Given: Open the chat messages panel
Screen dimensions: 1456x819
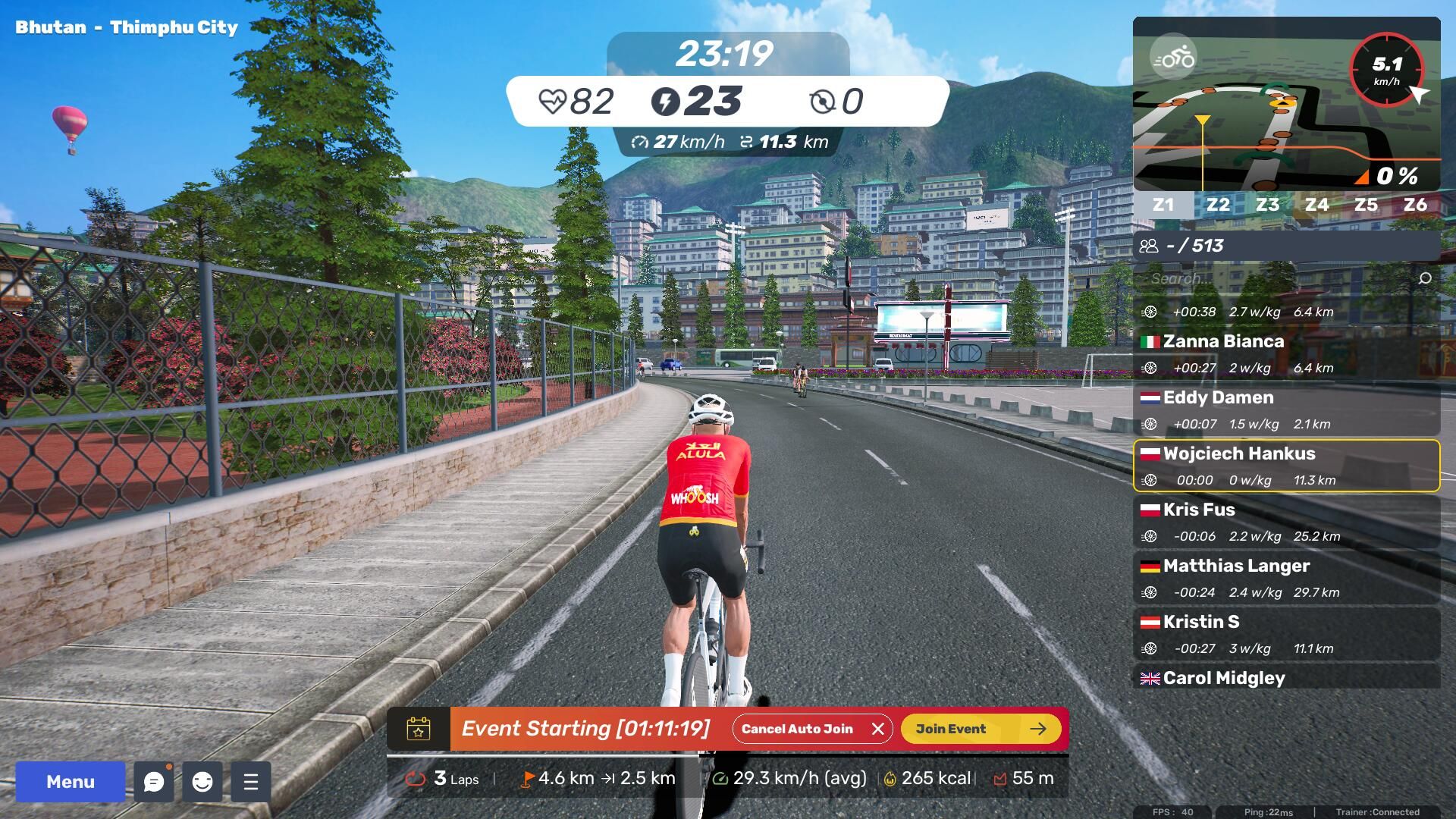Looking at the screenshot, I should 154,782.
